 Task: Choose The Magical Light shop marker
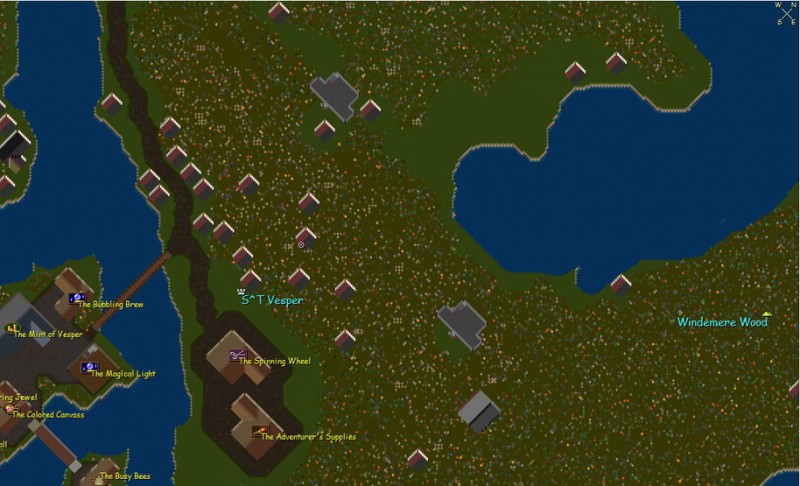point(89,368)
